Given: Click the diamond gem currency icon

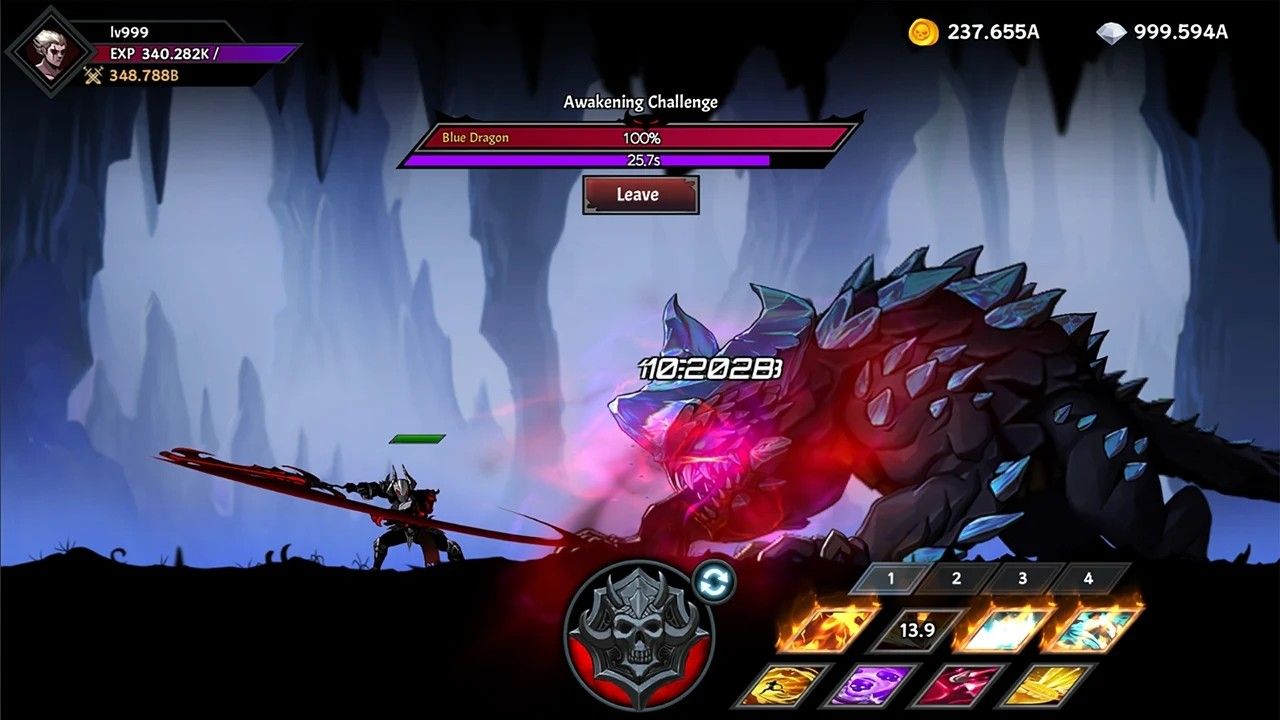Looking at the screenshot, I should 1110,32.
